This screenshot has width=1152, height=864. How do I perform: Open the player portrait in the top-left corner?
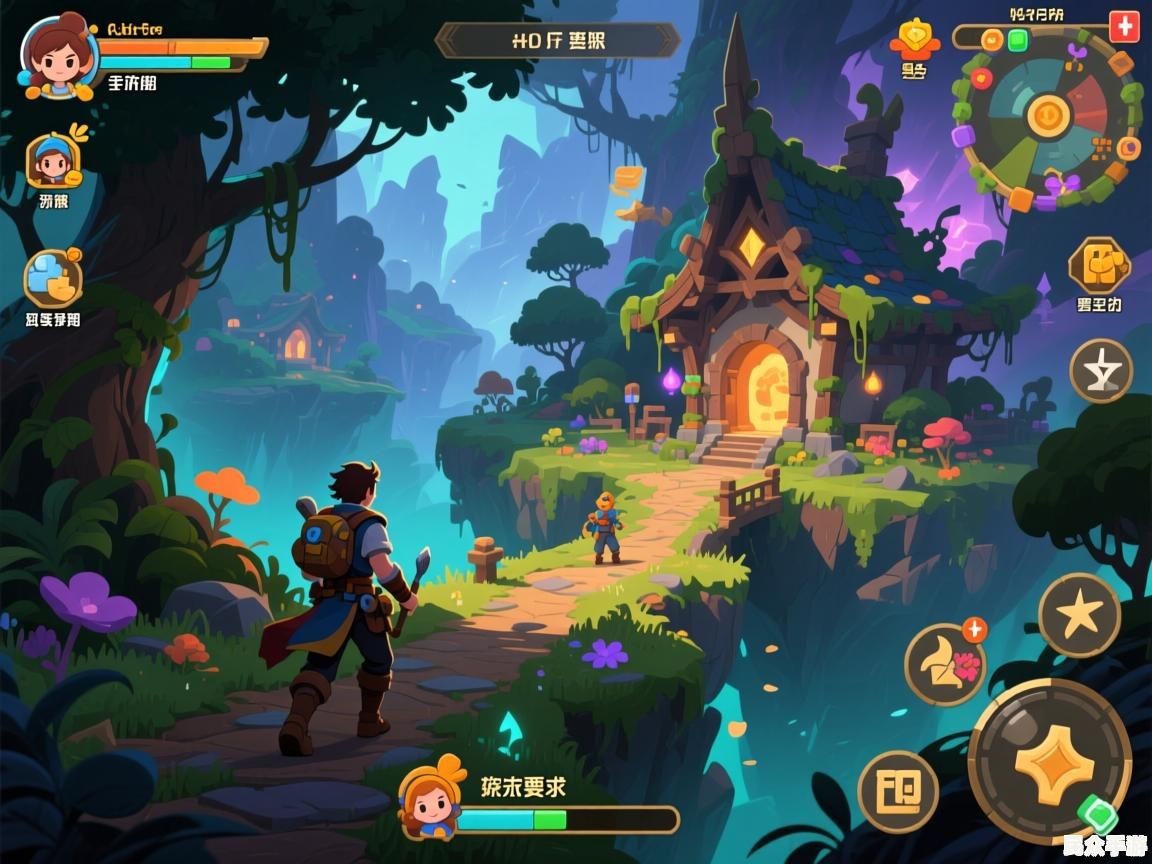[x=57, y=55]
